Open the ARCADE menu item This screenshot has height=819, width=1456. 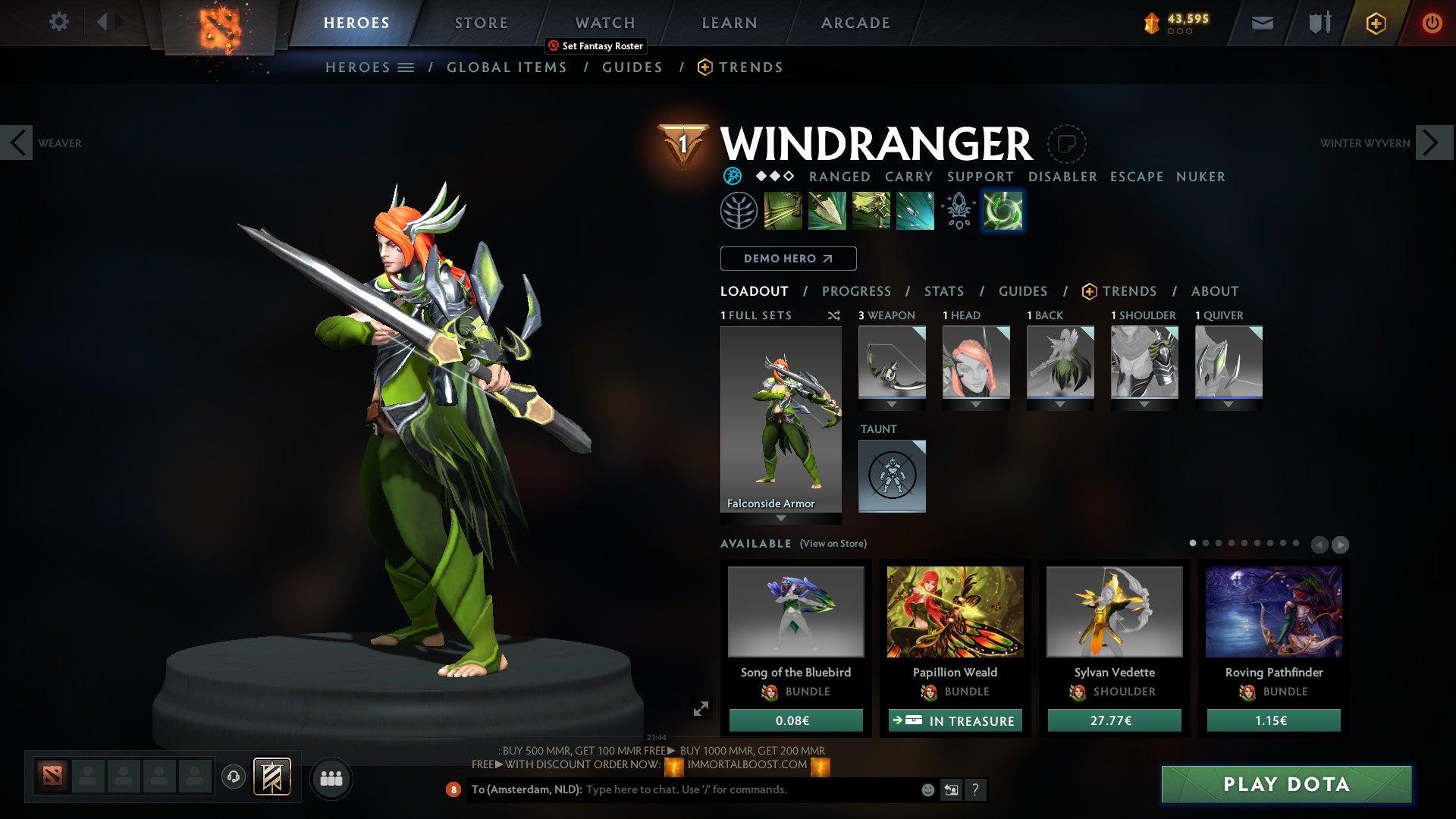point(855,22)
